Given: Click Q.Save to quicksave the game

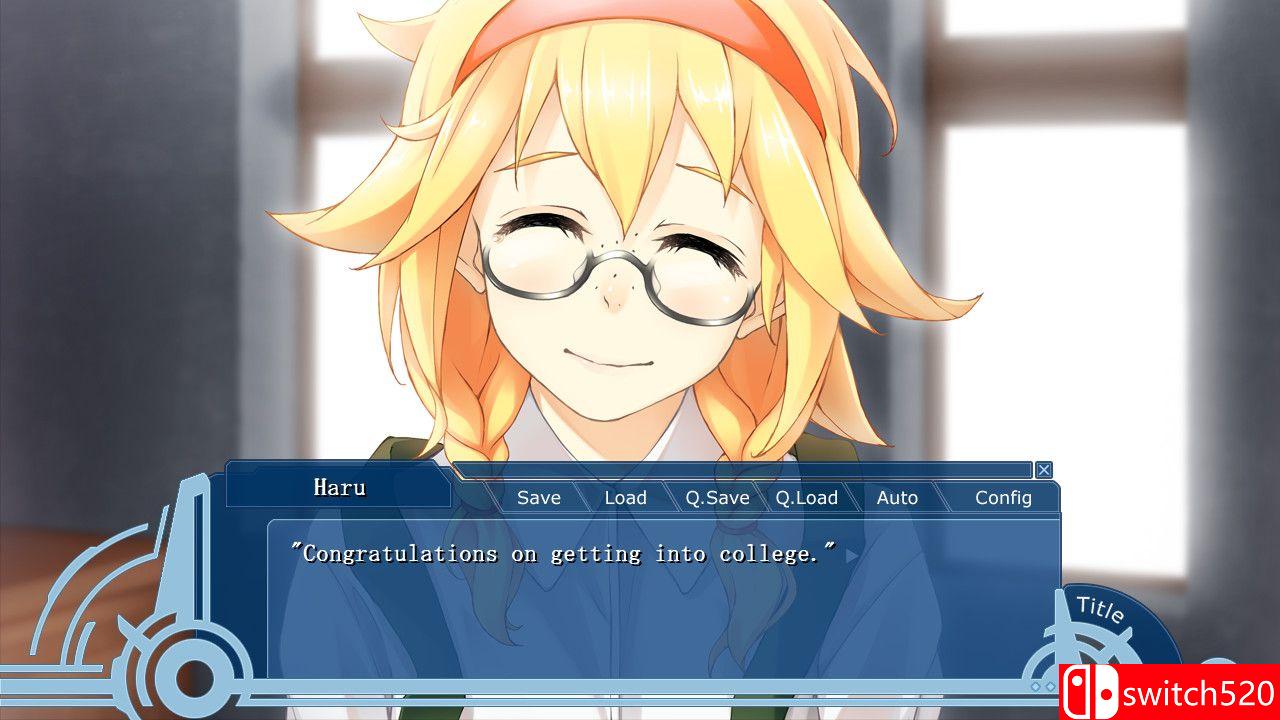Looking at the screenshot, I should (x=716, y=497).
